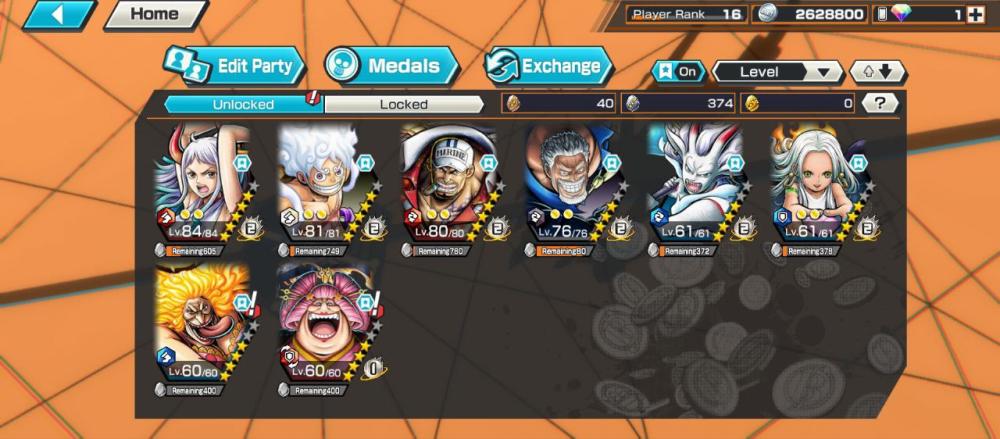Image resolution: width=1000 pixels, height=439 pixels.
Task: Switch to the Locked characters tab
Action: (x=404, y=104)
